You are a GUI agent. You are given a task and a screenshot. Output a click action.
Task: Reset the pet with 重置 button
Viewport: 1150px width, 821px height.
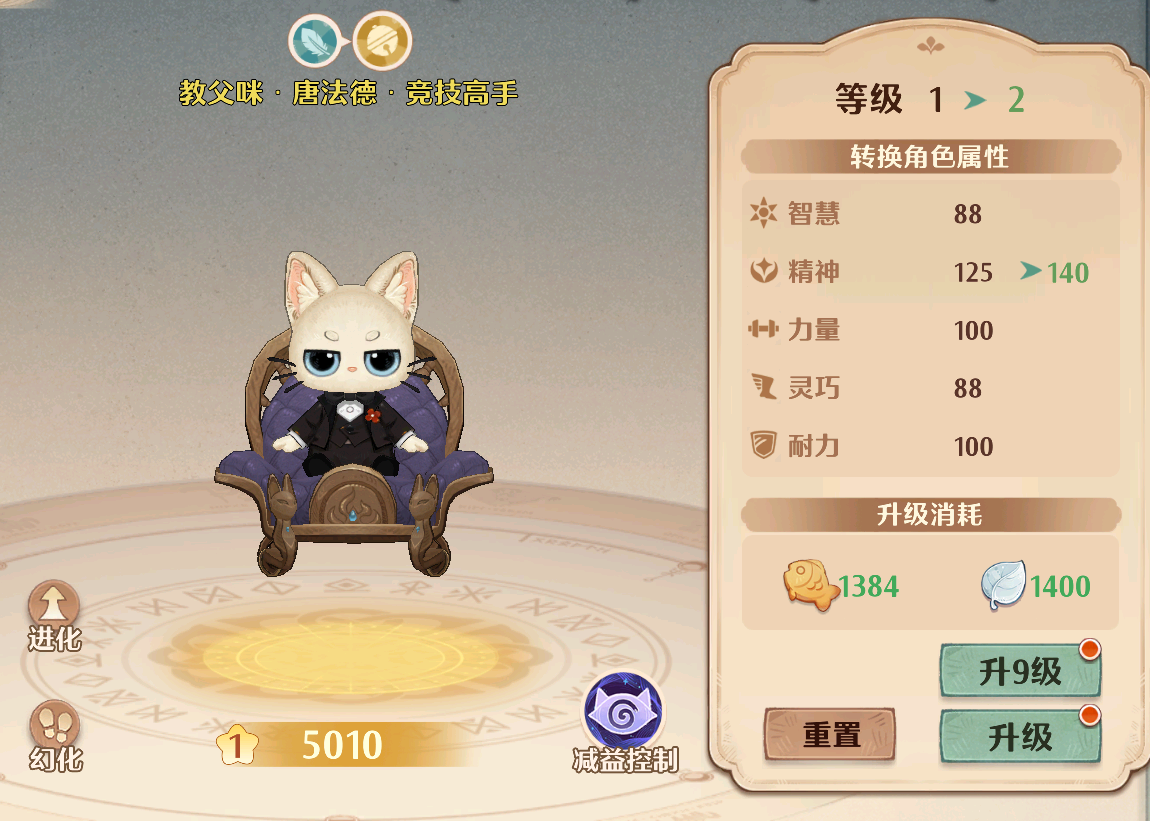pos(830,736)
